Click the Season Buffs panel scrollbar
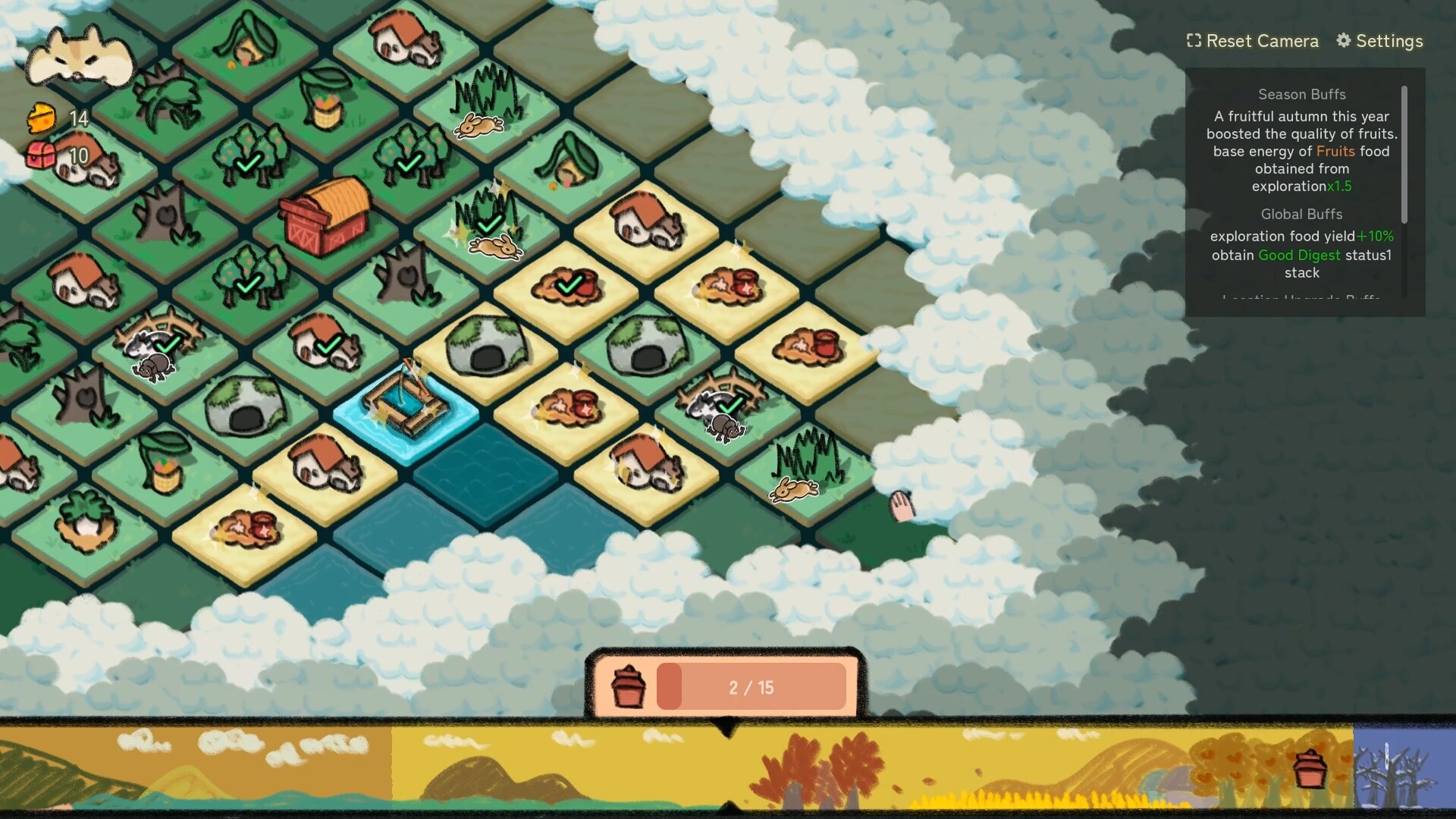Image resolution: width=1456 pixels, height=819 pixels. tap(1405, 152)
